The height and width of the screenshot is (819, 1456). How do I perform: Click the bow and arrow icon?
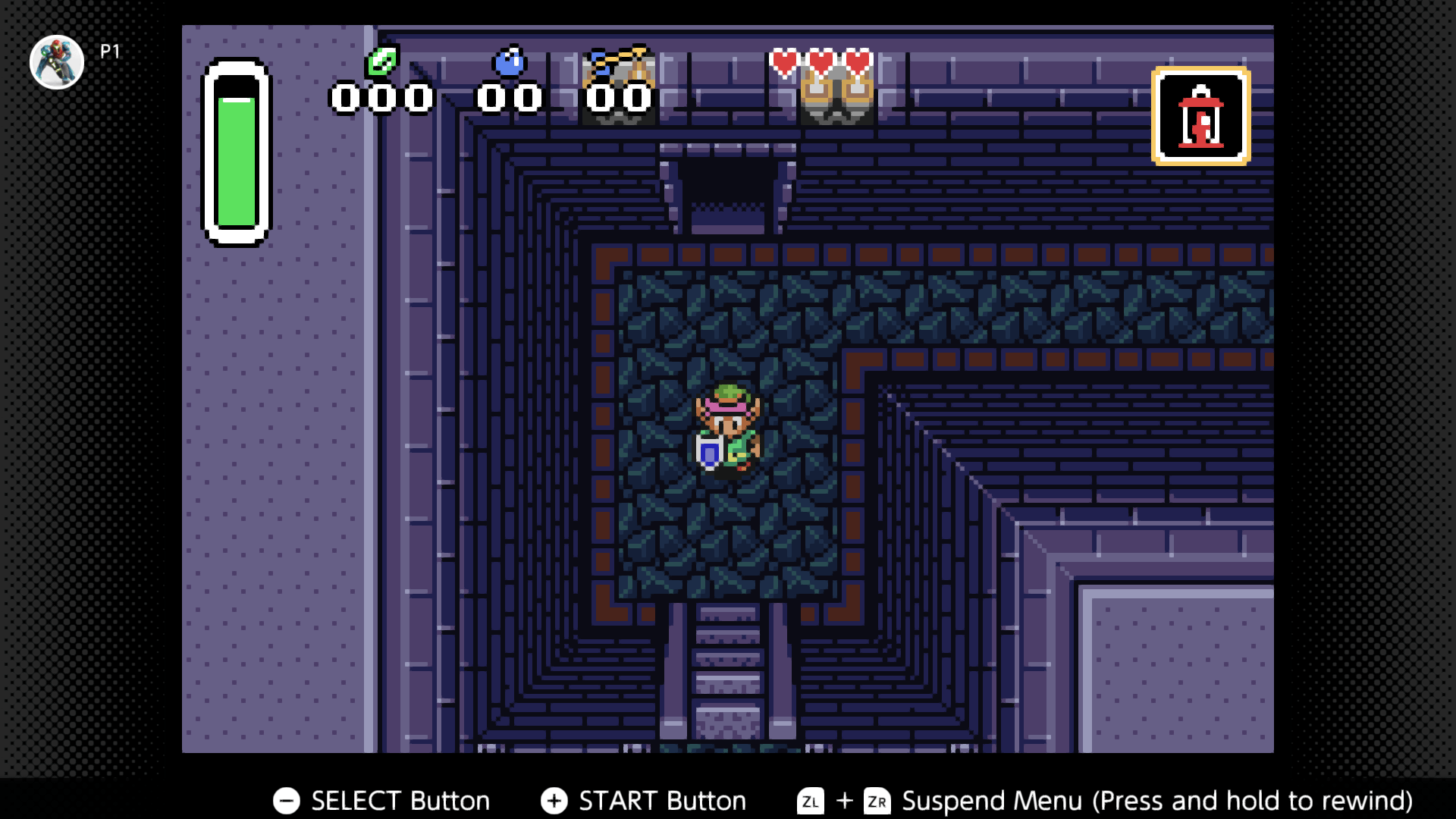(620, 62)
